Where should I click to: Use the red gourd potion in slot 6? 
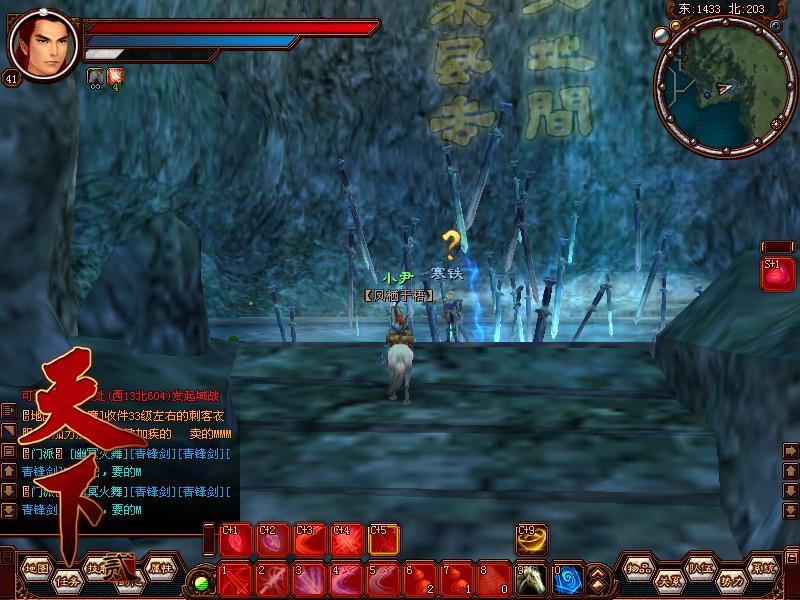point(418,578)
